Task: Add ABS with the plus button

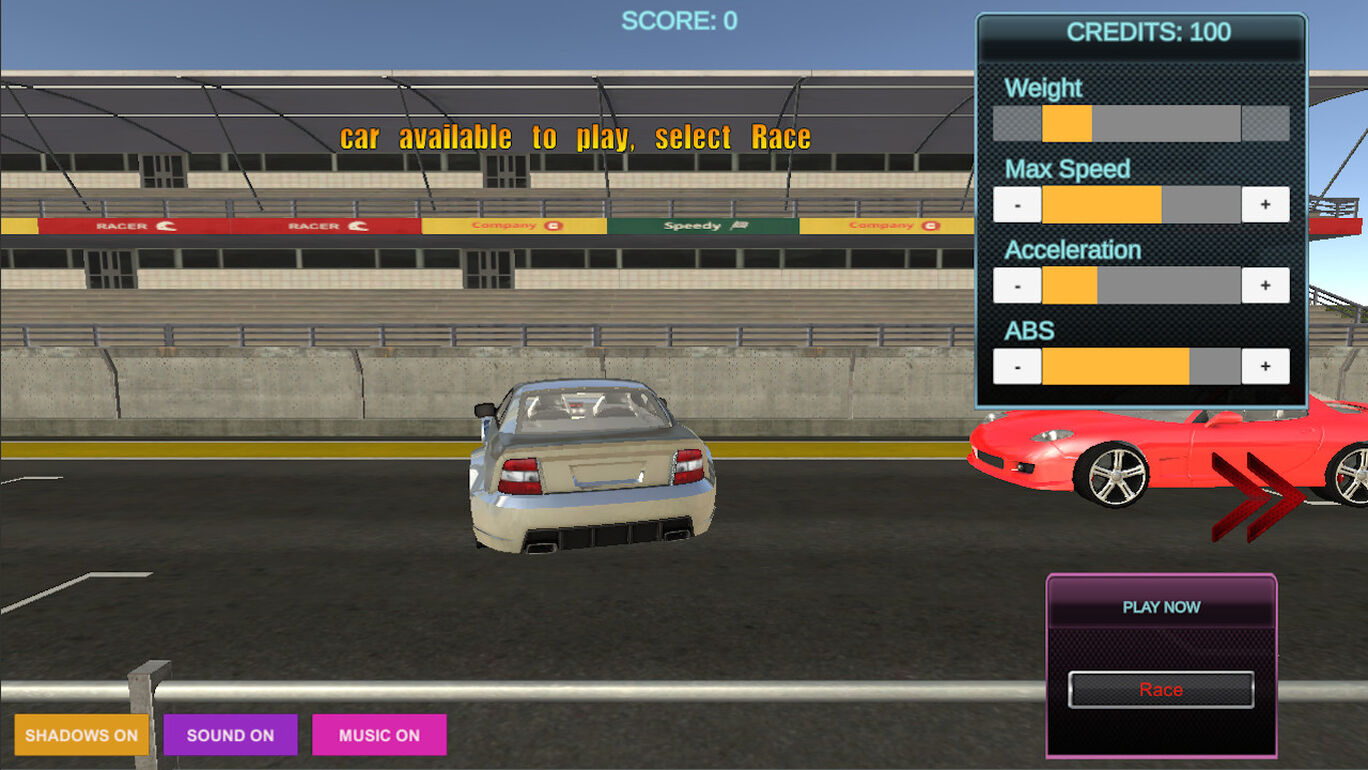Action: [x=1265, y=367]
